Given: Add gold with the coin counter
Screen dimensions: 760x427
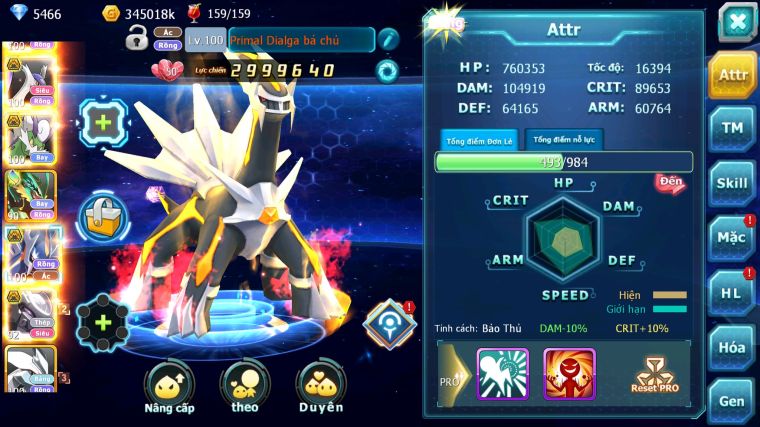Looking at the screenshot, I should pyautogui.click(x=111, y=13).
